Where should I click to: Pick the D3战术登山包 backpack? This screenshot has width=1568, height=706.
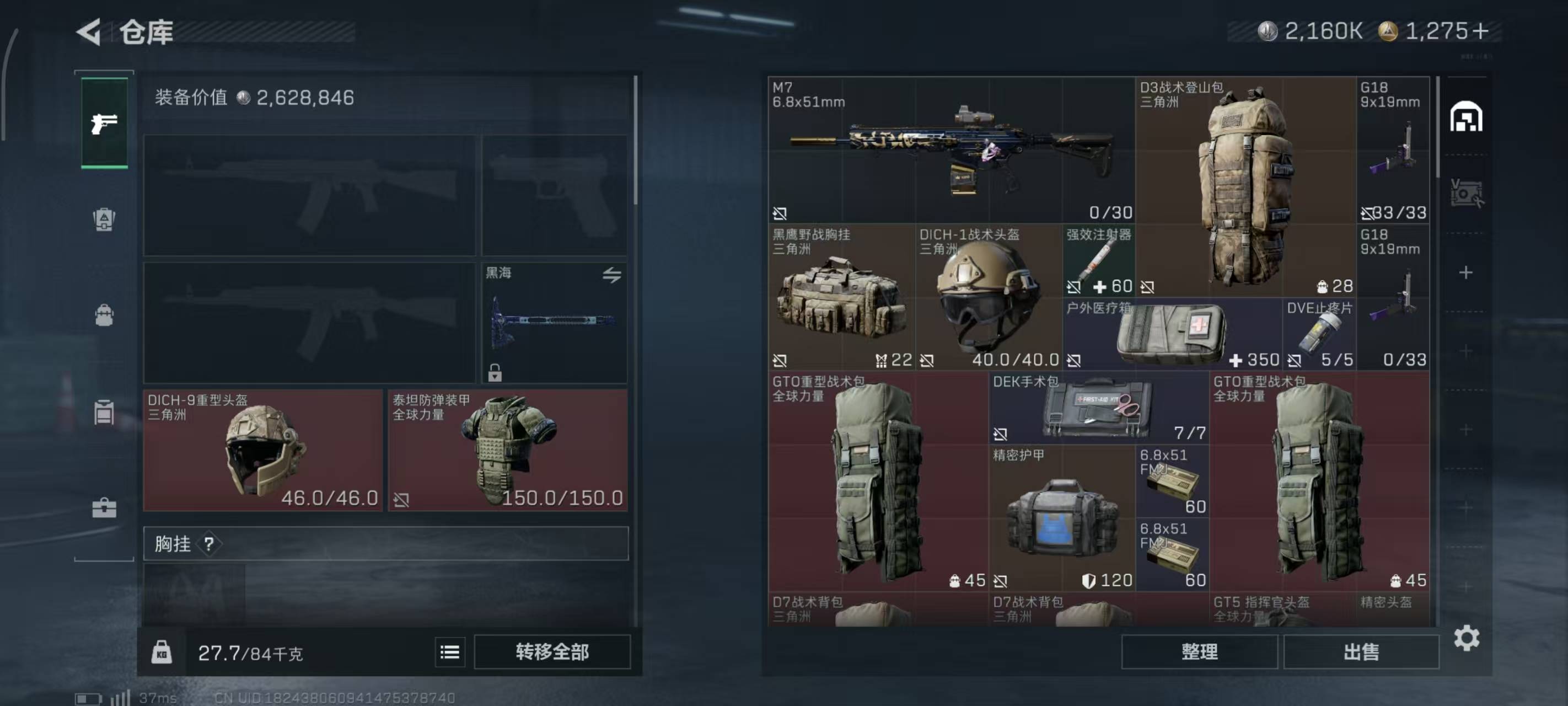coord(1245,186)
